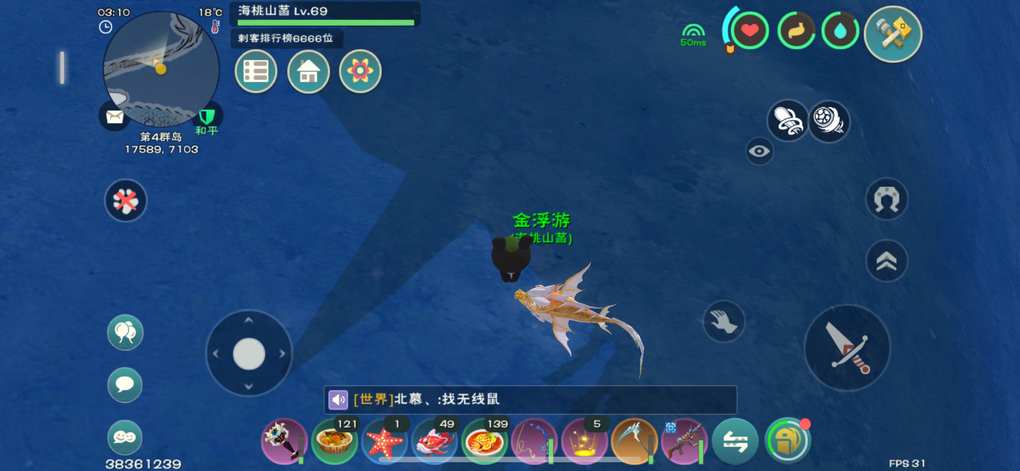Choose the scythe tool in hotbar
Image resolution: width=1020 pixels, height=471 pixels.
[634, 441]
